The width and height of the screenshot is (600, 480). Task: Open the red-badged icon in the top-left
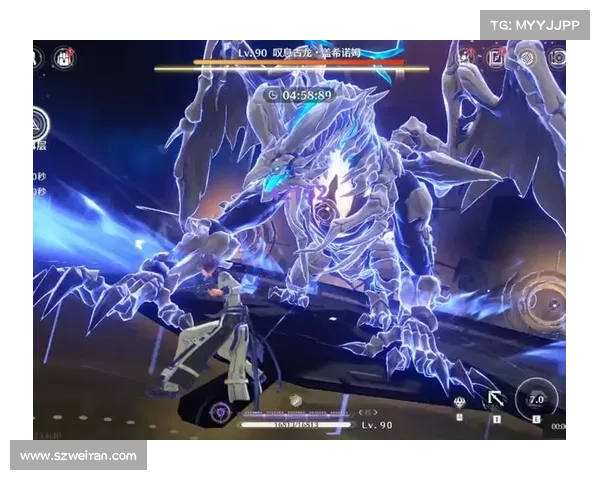point(66,56)
